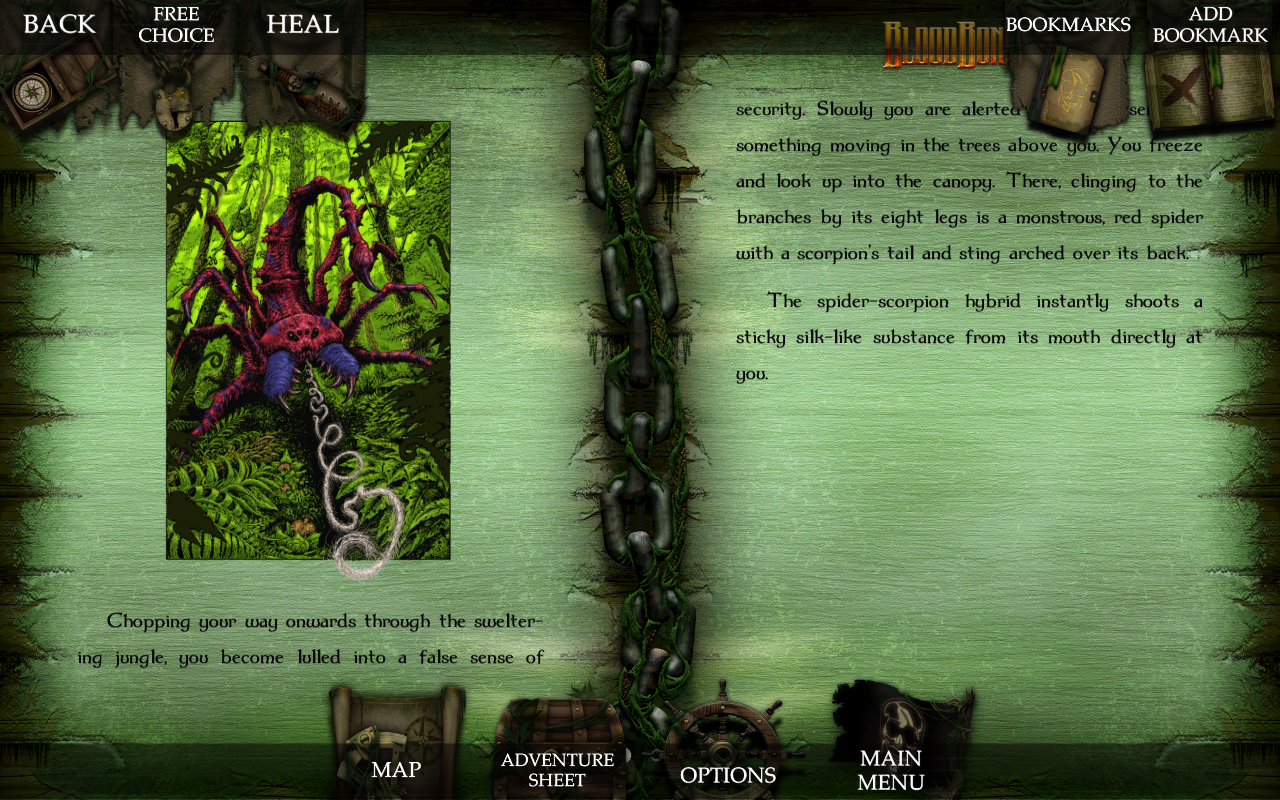The image size is (1280, 800).
Task: Open the ADVENTURE SHEET
Action: click(x=556, y=770)
